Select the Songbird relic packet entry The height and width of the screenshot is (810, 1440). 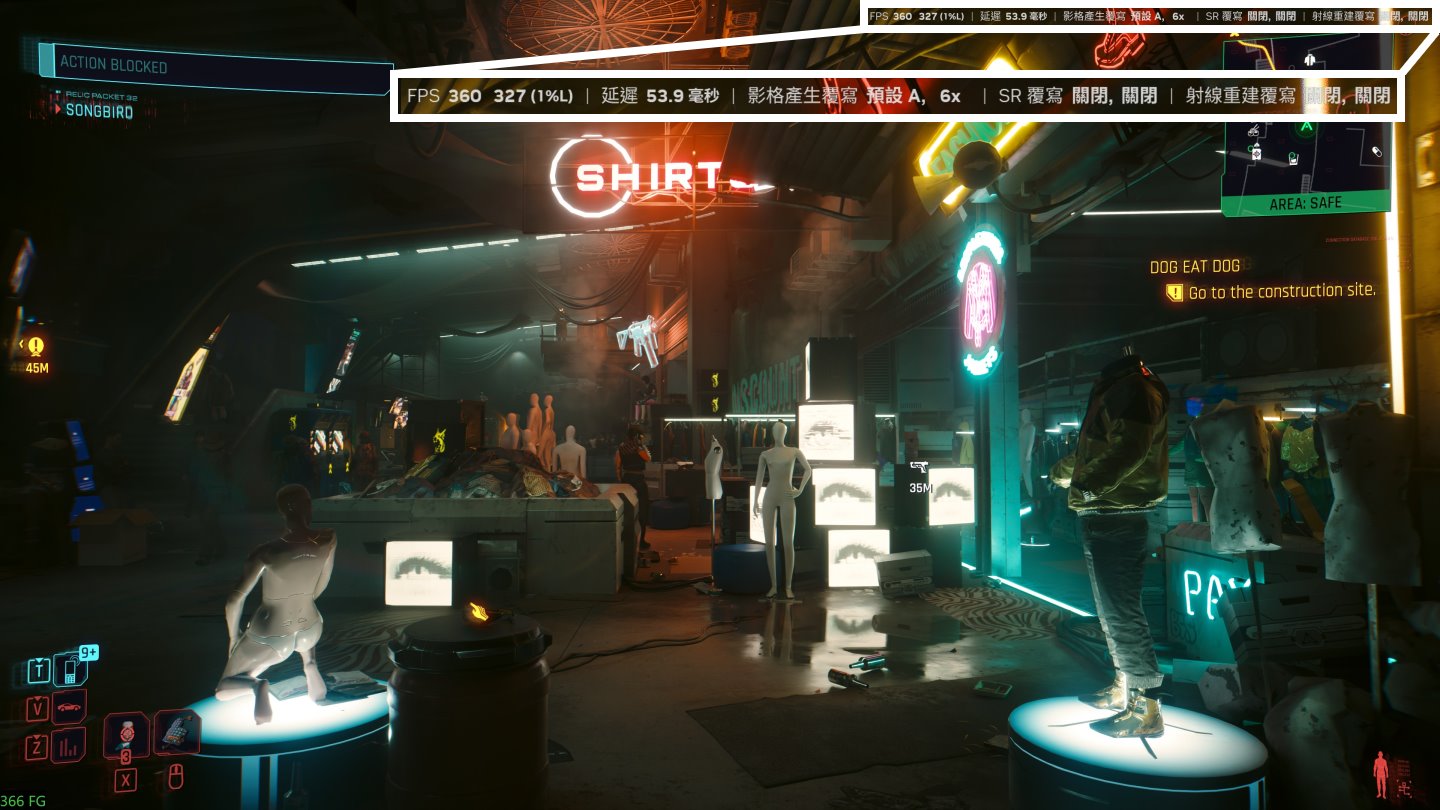coord(98,111)
